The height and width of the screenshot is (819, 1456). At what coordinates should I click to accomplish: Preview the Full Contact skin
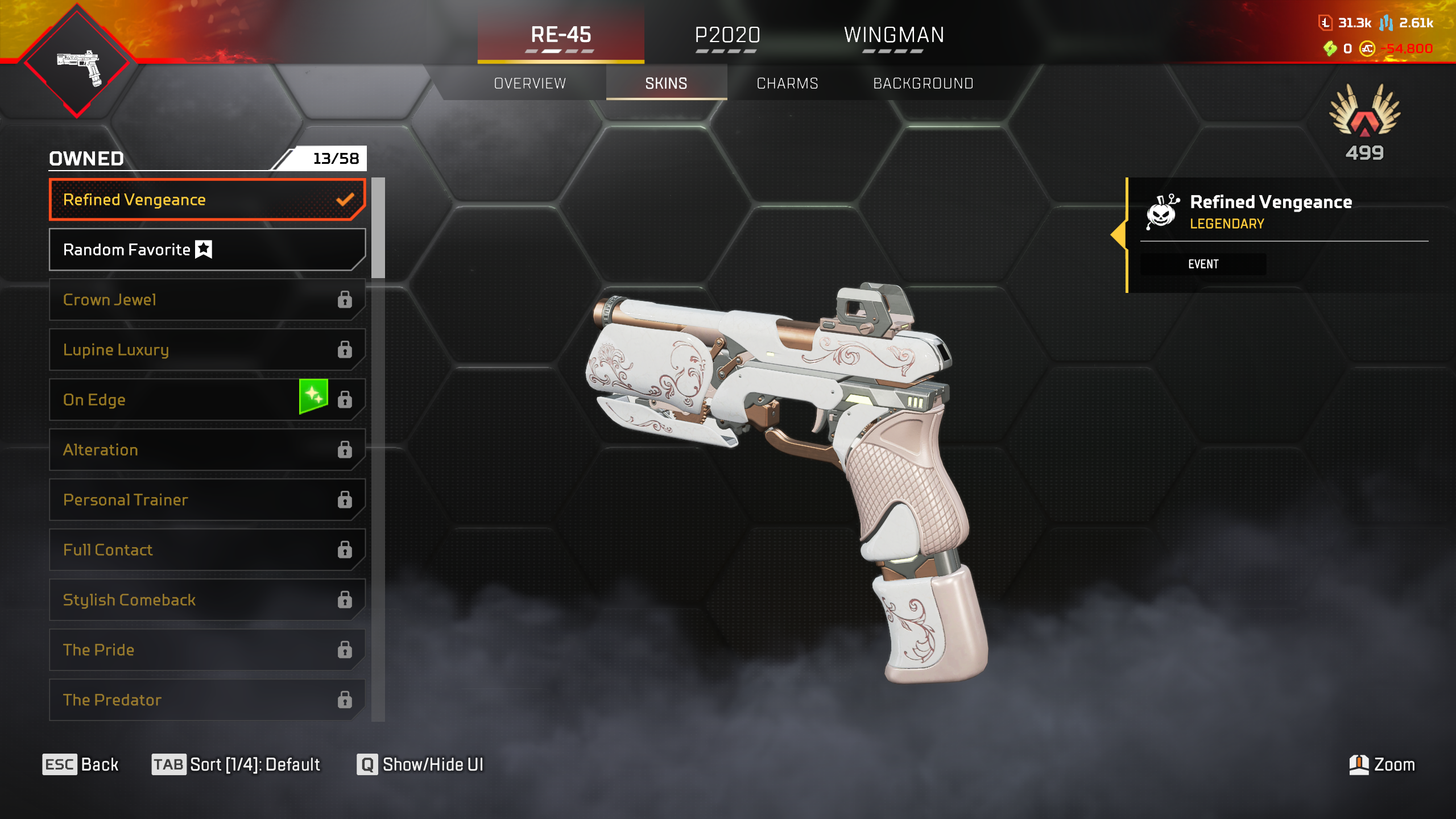pos(207,550)
